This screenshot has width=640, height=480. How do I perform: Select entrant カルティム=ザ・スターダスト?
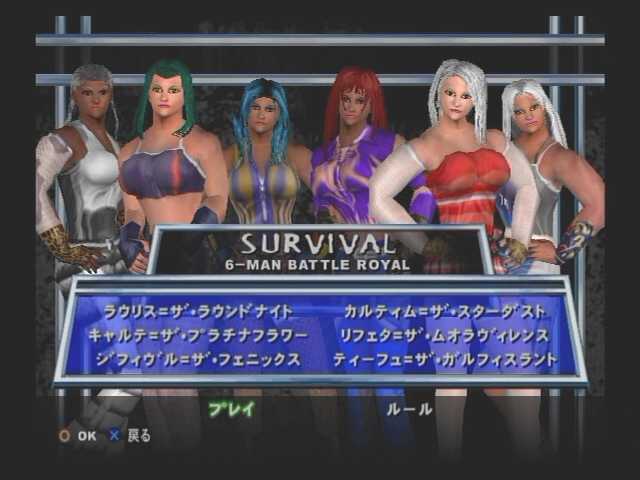441,310
